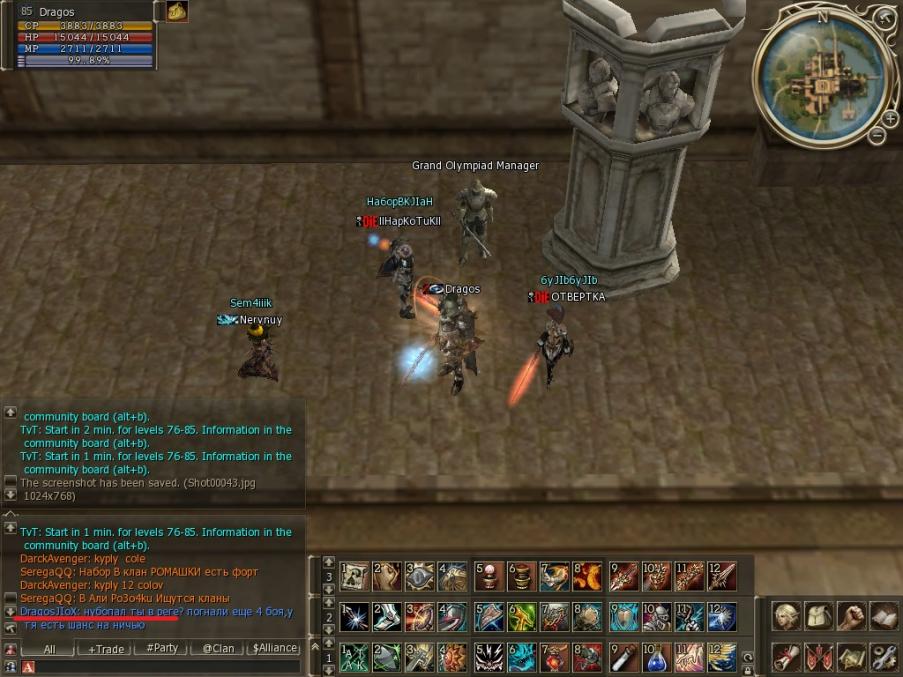903x677 pixels.
Task: Switch to the @Clan chat tab
Action: pyautogui.click(x=217, y=649)
